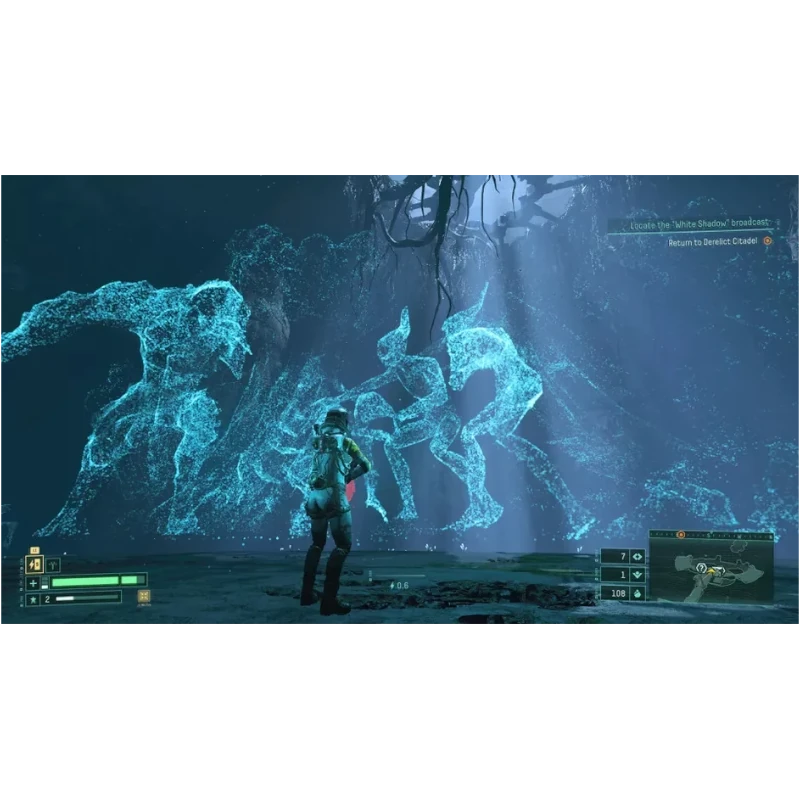Click the downward chevron resource icon showing 1
This screenshot has height=800, width=800.
[636, 575]
